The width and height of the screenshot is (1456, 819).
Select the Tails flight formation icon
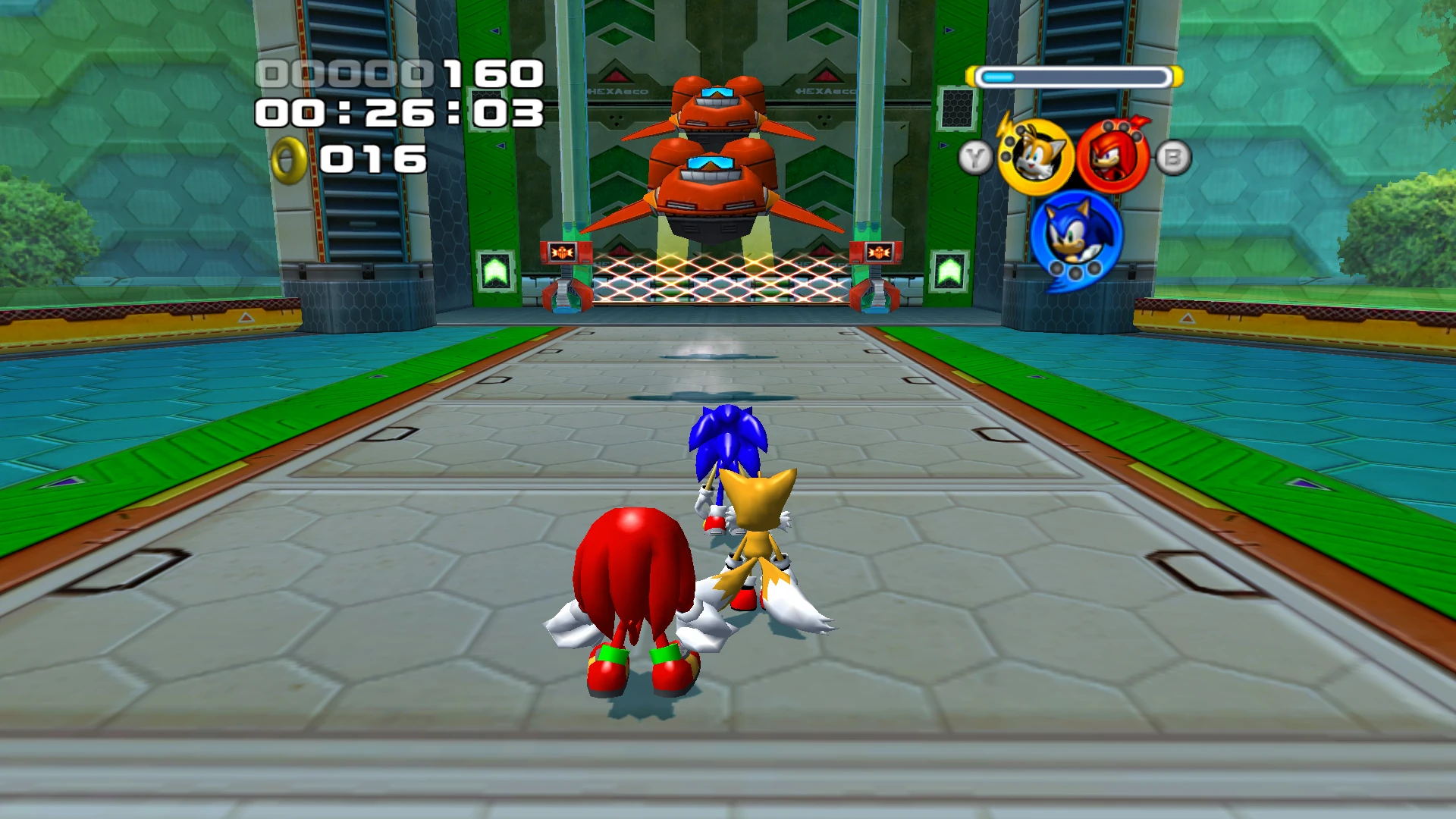[x=1035, y=157]
